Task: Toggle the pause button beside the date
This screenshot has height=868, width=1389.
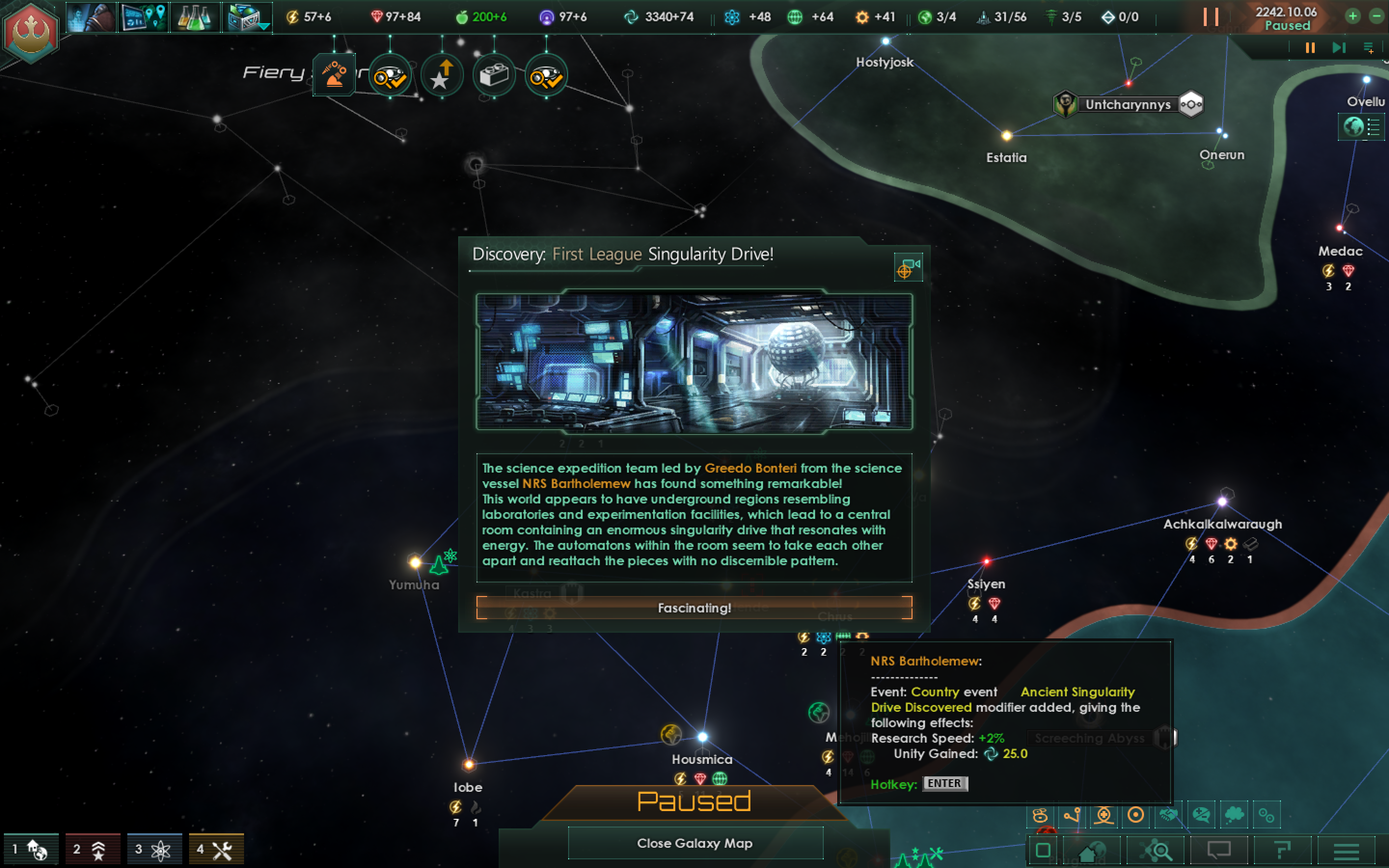Action: click(x=1211, y=17)
